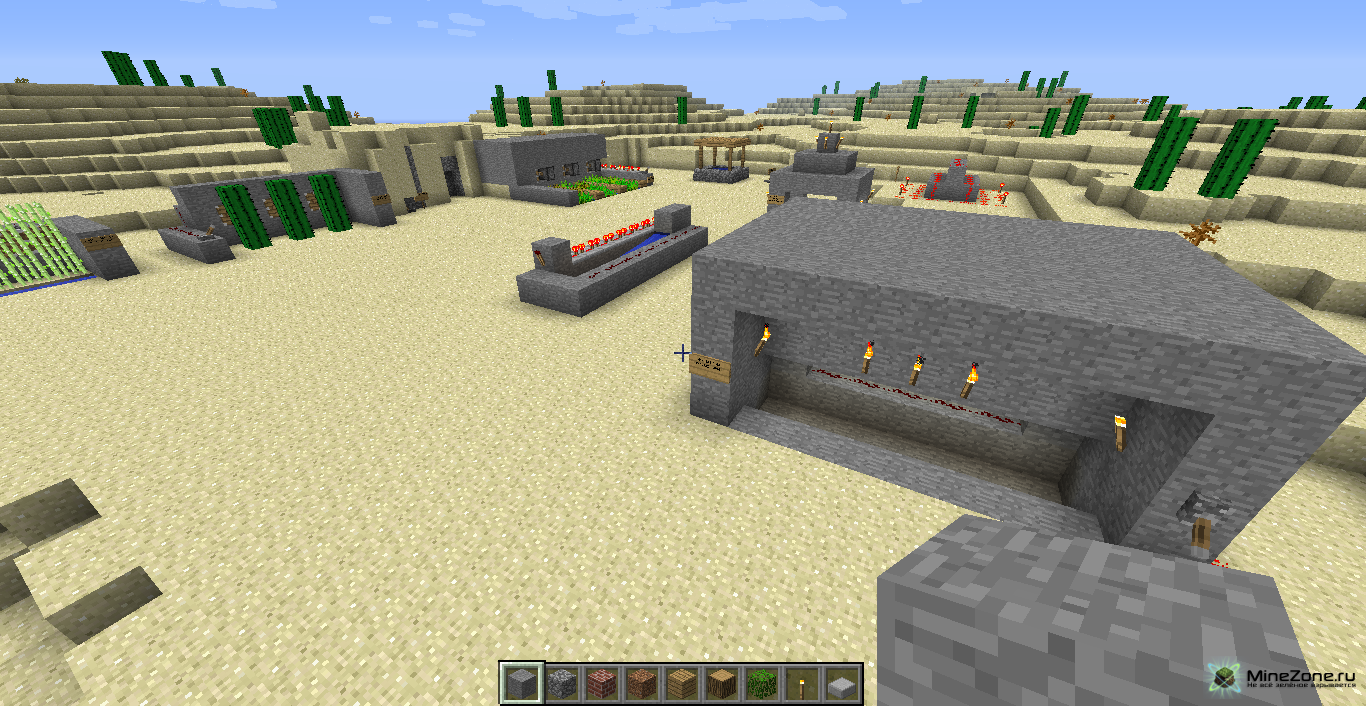Image resolution: width=1366 pixels, height=706 pixels.
Task: Open the MineZone.ru watermark link
Action: [x=1285, y=678]
